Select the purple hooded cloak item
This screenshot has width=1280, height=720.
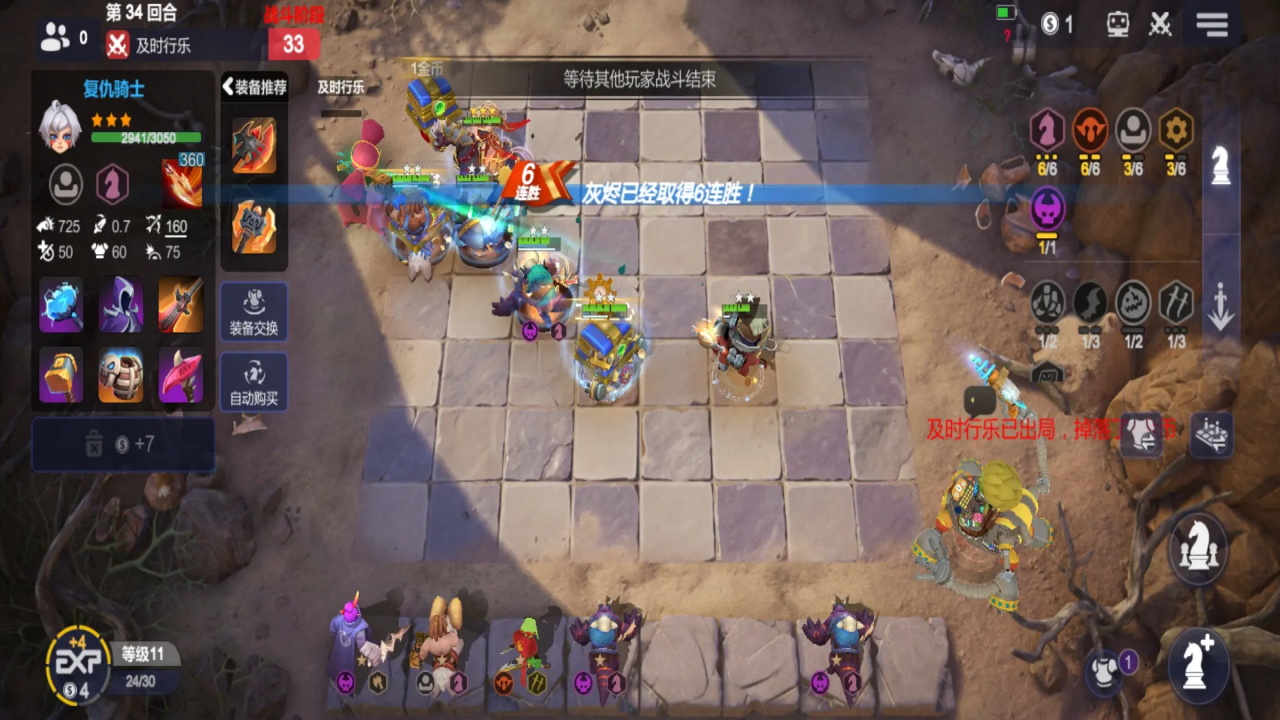click(121, 305)
